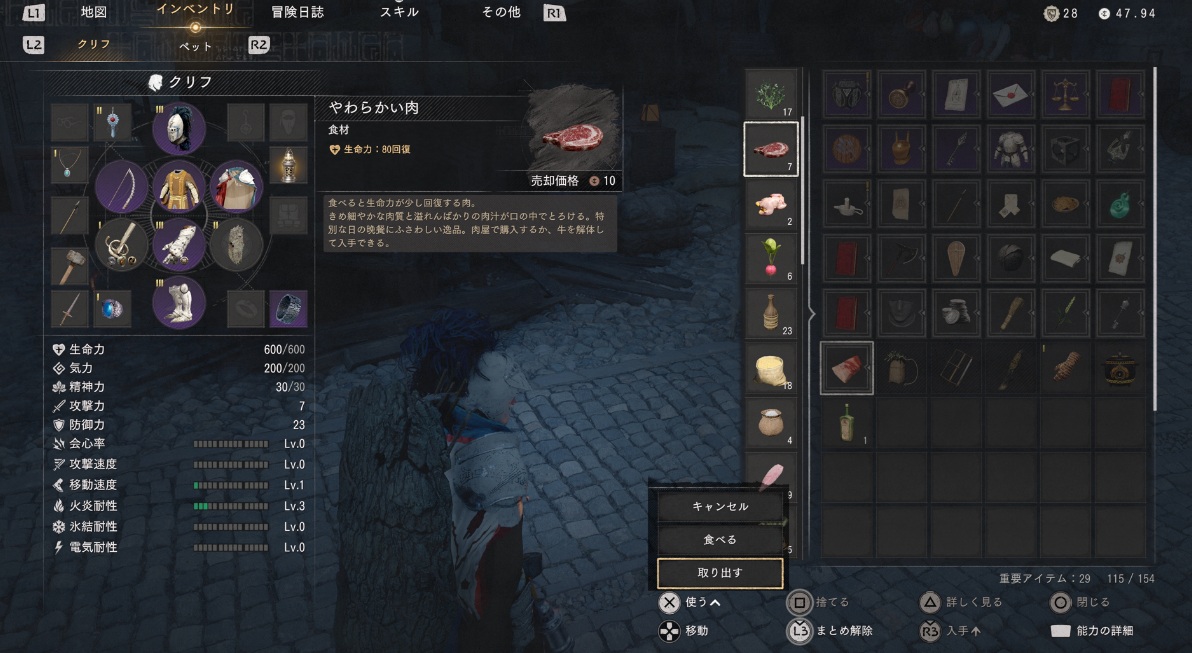
Task: Click the golden scales item
Action: 1065,95
